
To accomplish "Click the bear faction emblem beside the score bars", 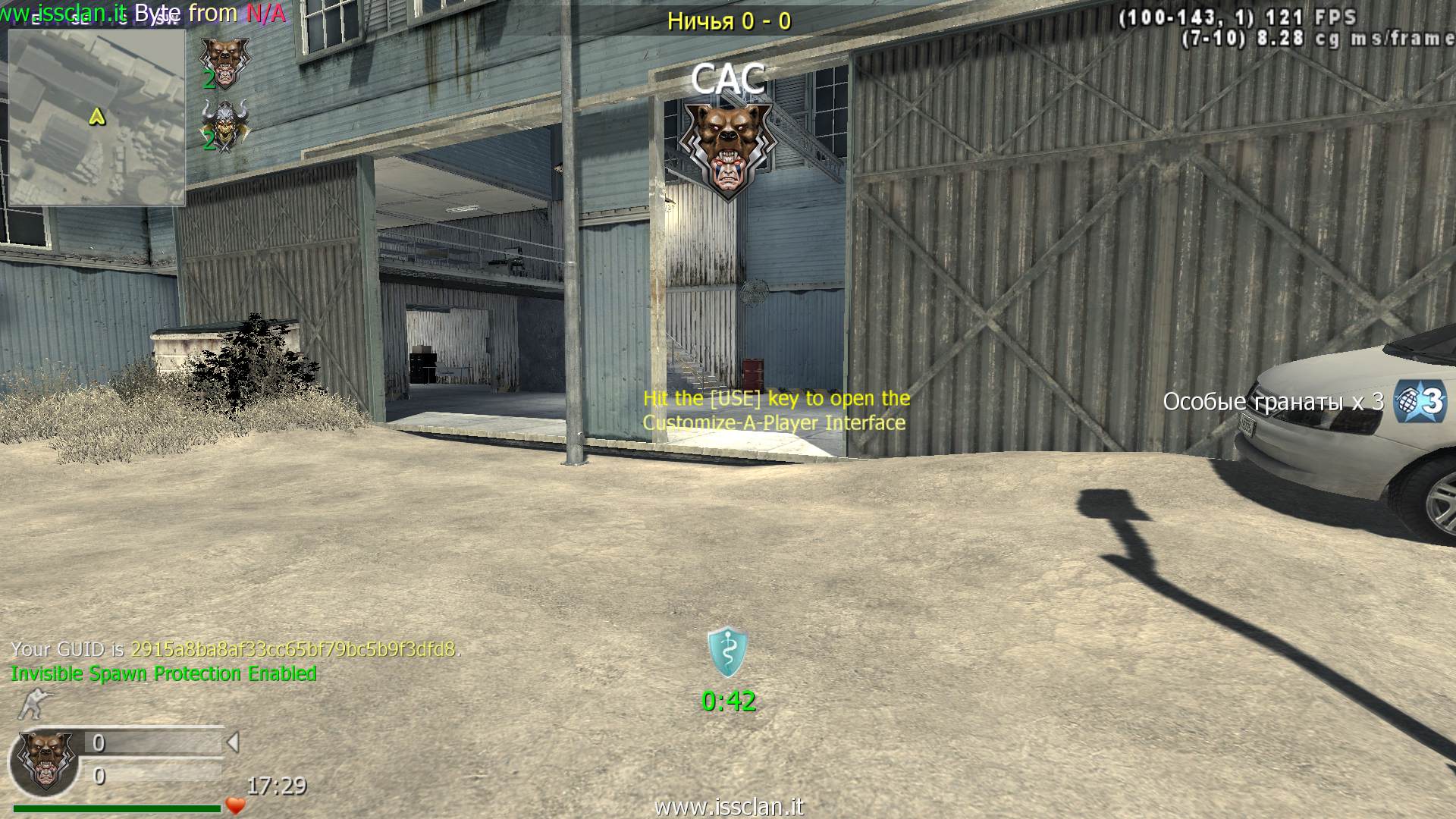I will pyautogui.click(x=45, y=761).
